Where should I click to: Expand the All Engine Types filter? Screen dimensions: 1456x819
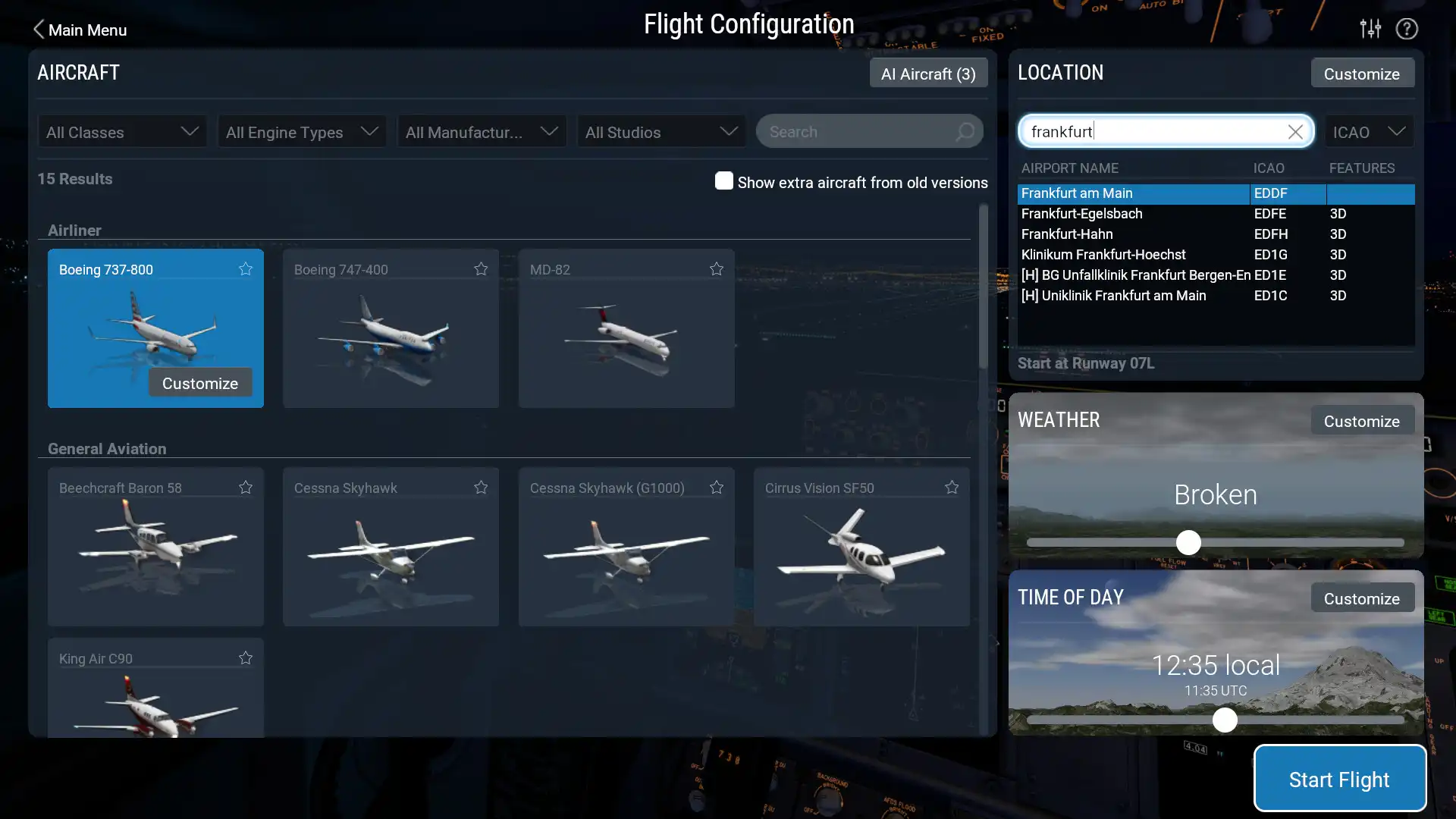click(301, 131)
